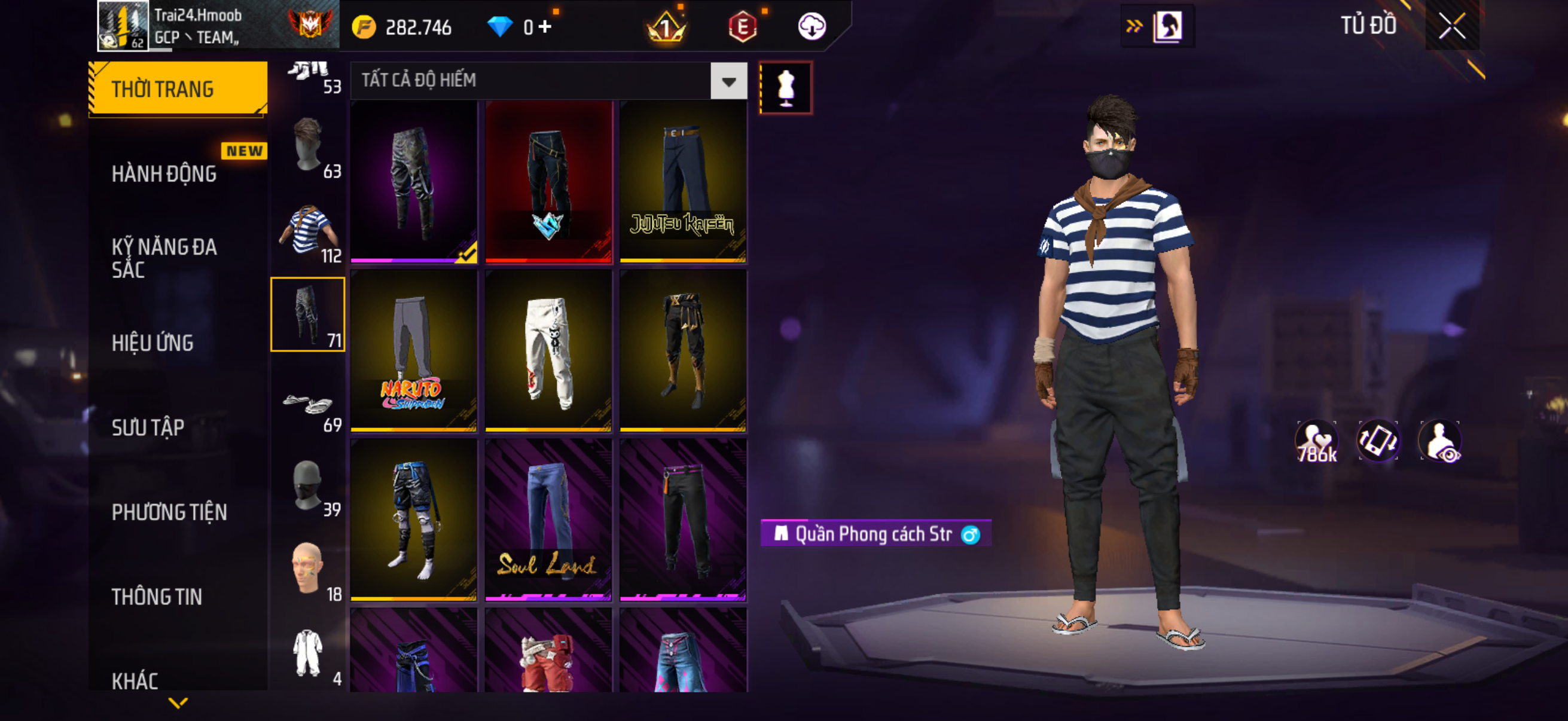Choose the striped shirt tops category
Image resolution: width=1568 pixels, height=721 pixels.
point(308,231)
